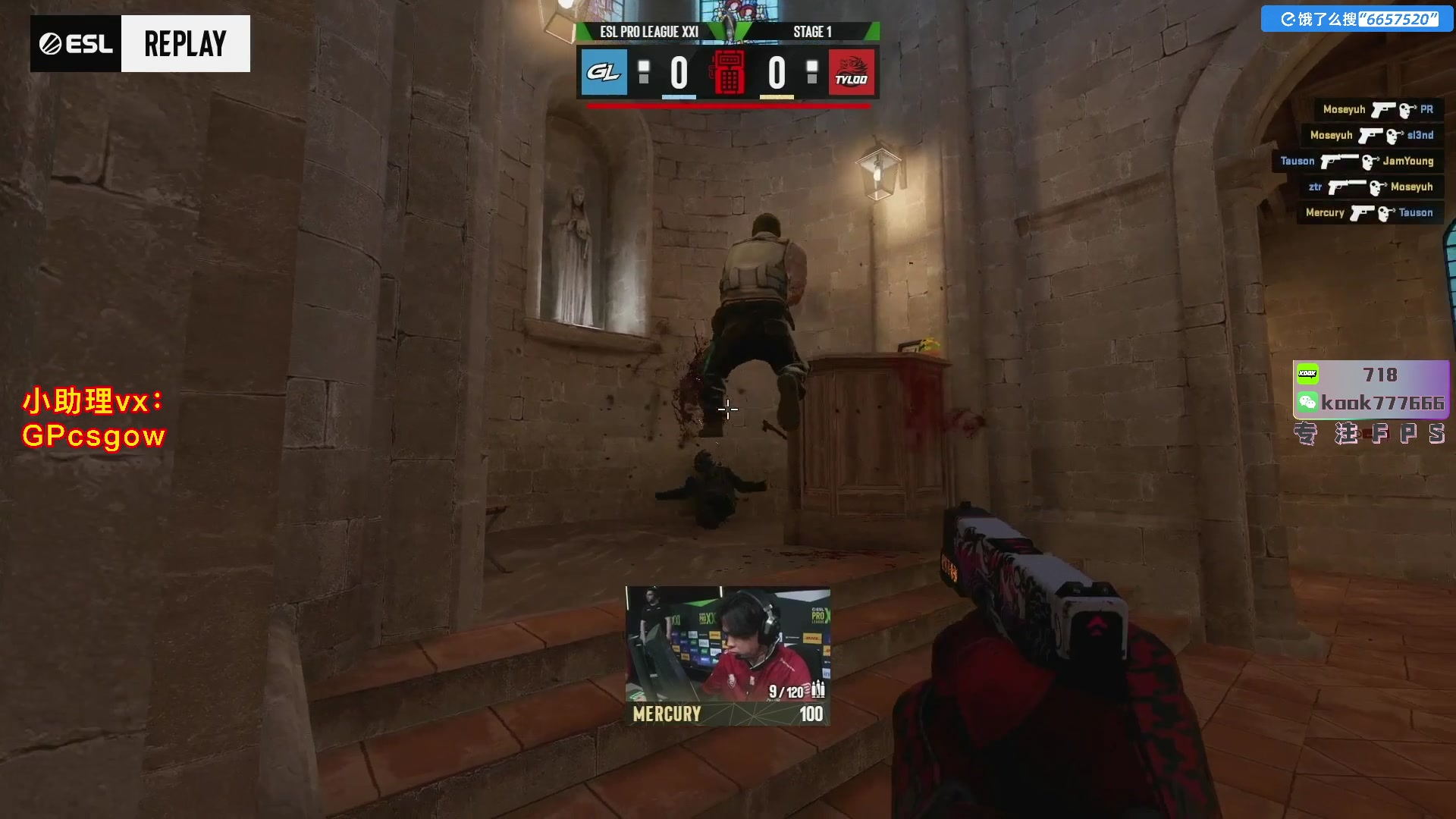This screenshot has width=1456, height=819.
Task: Select the TYLOO team logo
Action: [851, 72]
